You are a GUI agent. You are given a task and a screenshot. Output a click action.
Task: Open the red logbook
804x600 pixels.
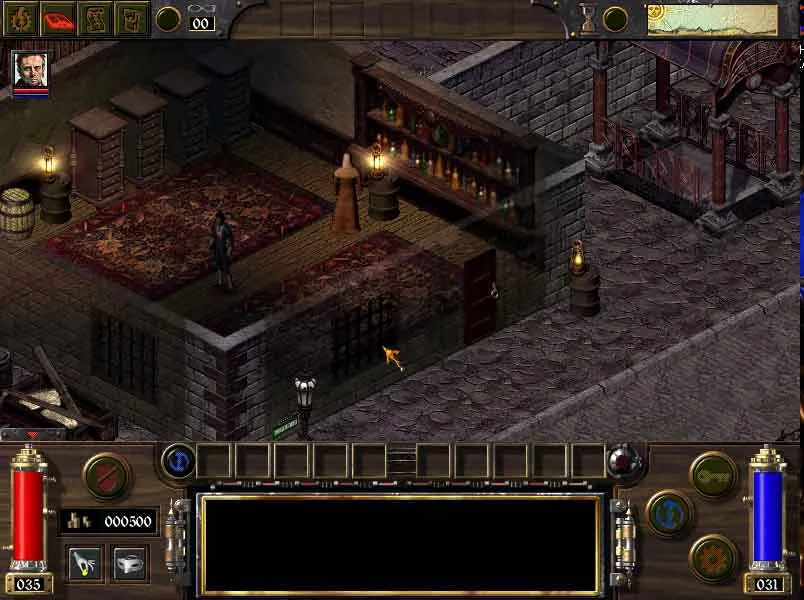point(59,18)
